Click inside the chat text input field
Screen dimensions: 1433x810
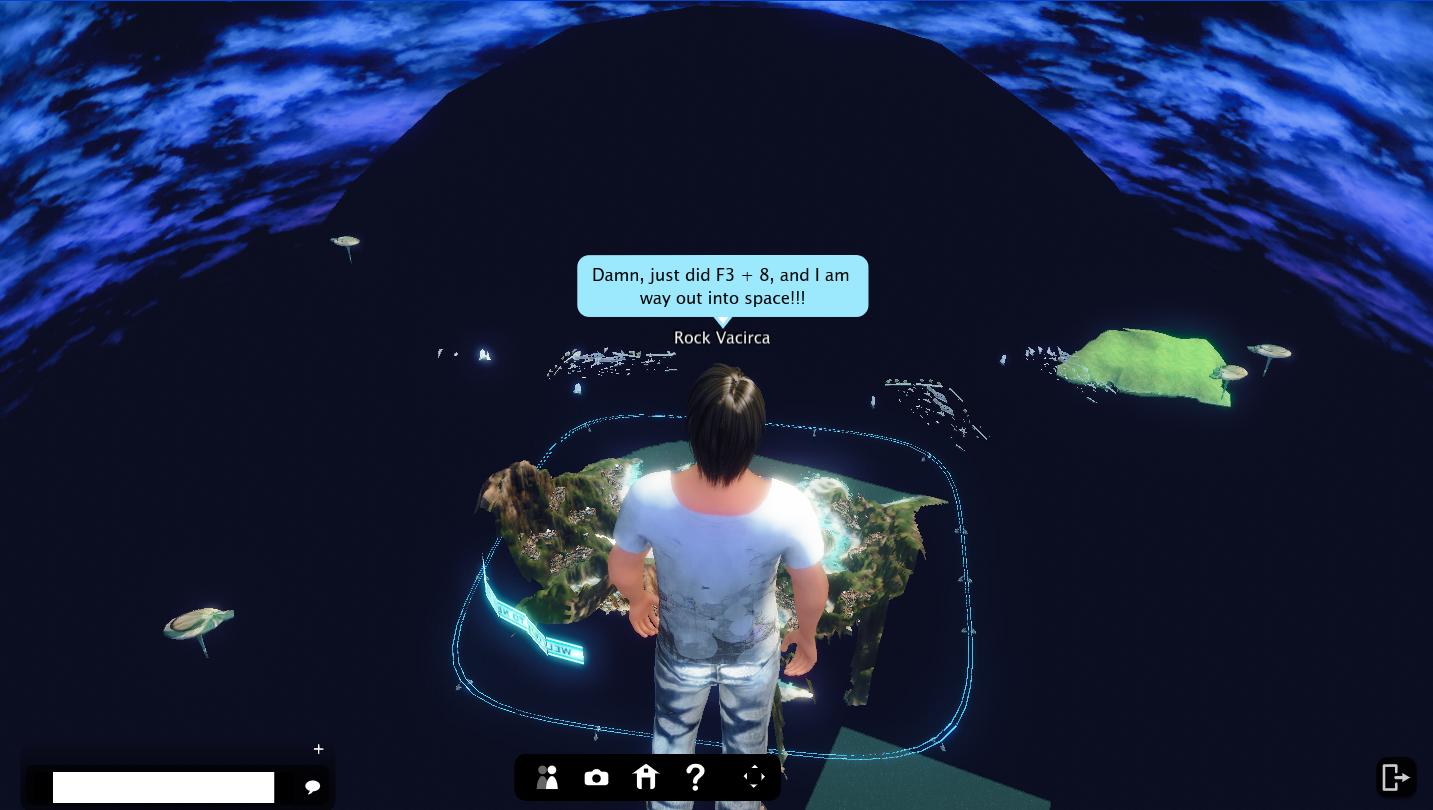(163, 787)
